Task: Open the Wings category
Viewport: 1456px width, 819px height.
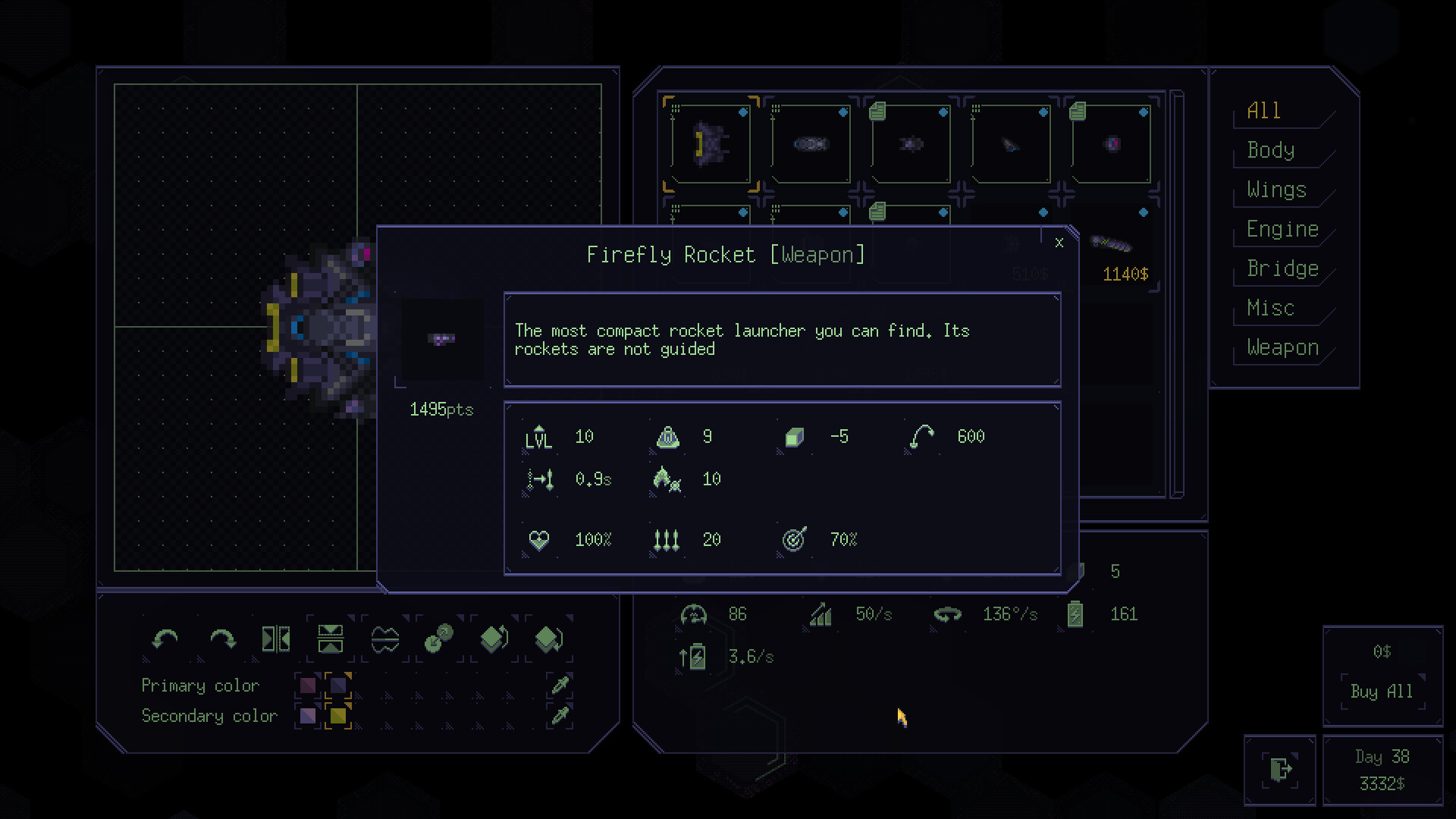Action: point(1277,190)
